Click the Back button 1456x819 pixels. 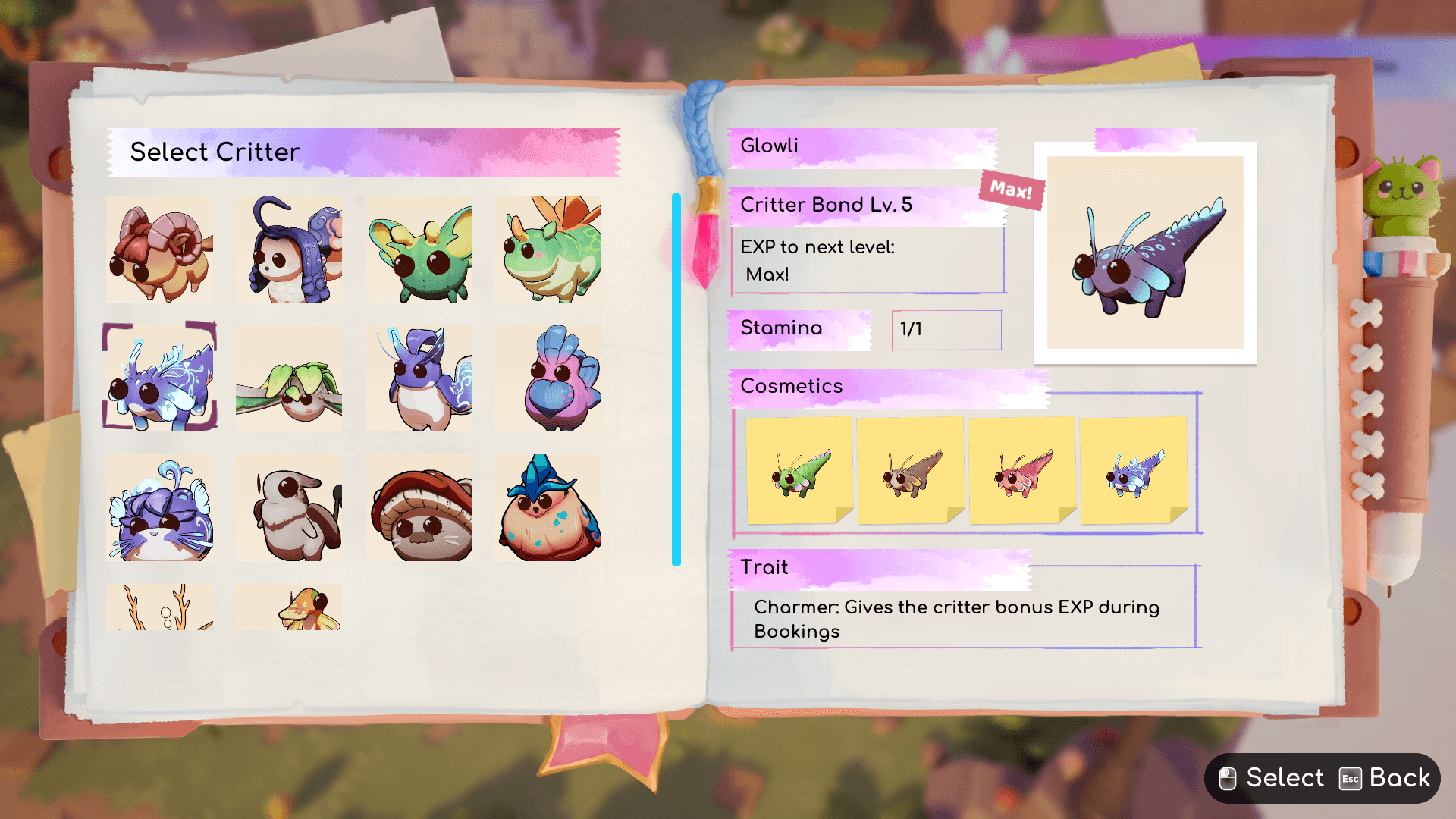tap(1385, 778)
